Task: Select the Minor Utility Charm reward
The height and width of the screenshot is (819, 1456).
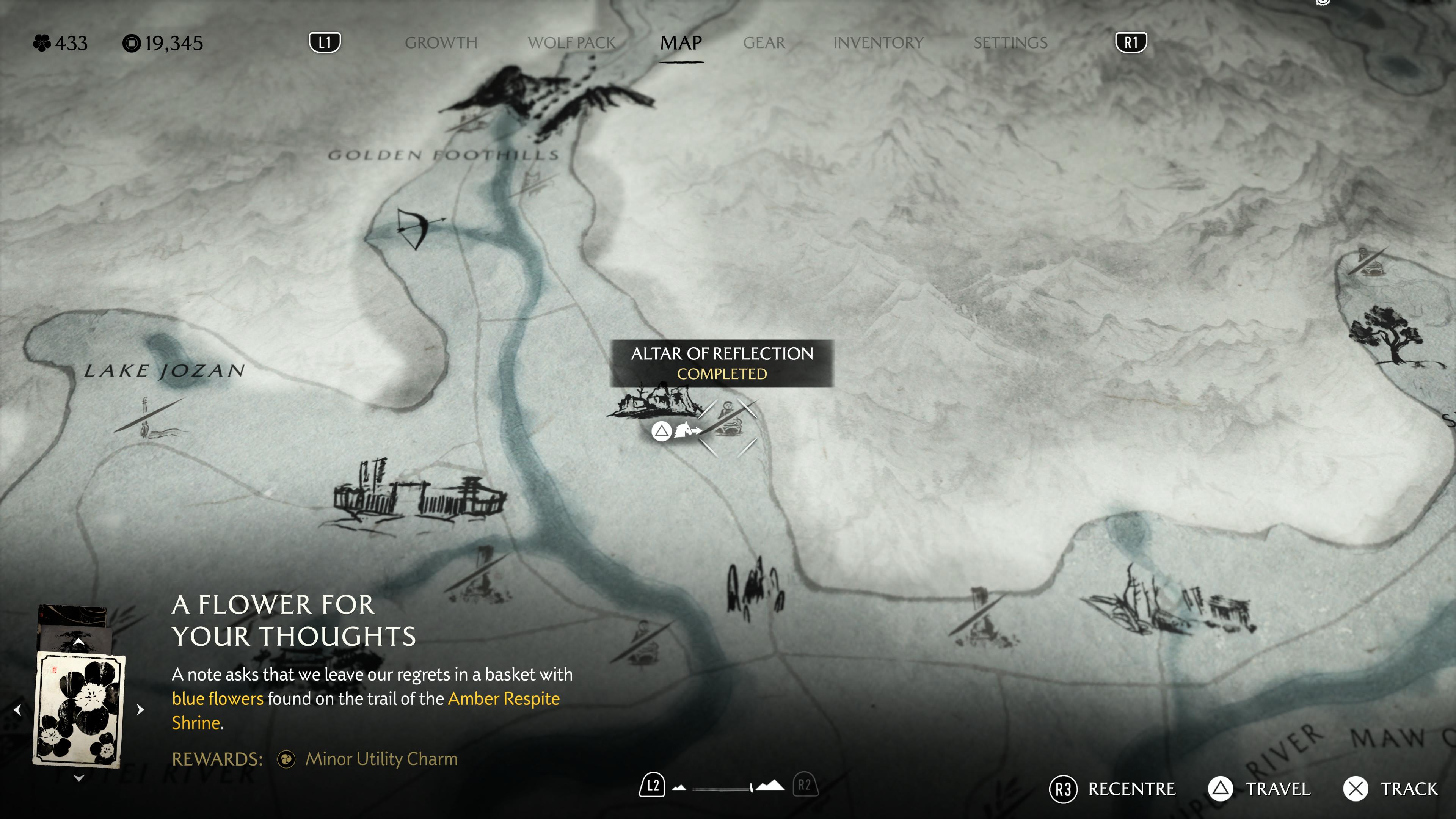Action: coord(380,759)
